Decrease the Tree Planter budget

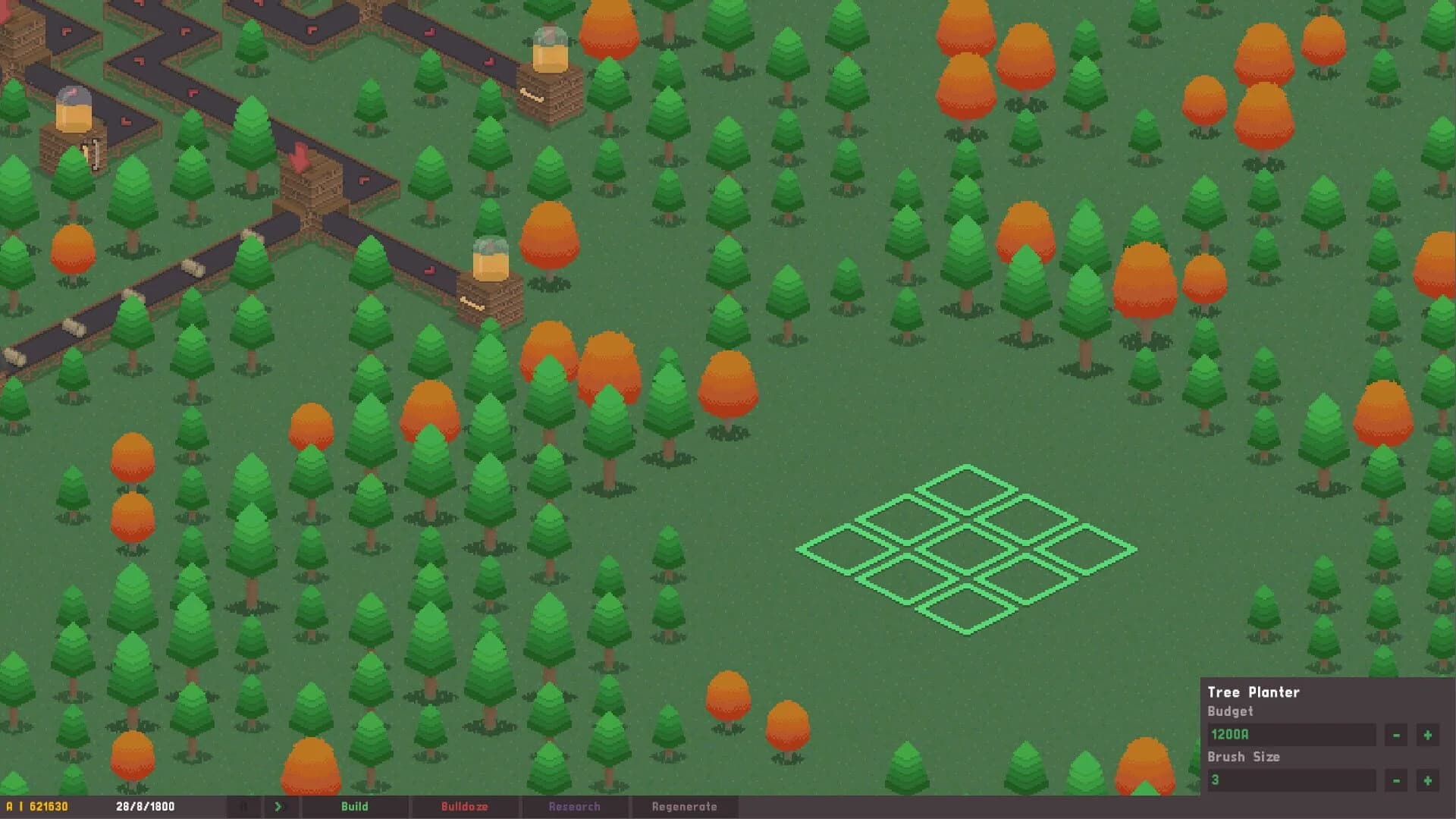1396,733
